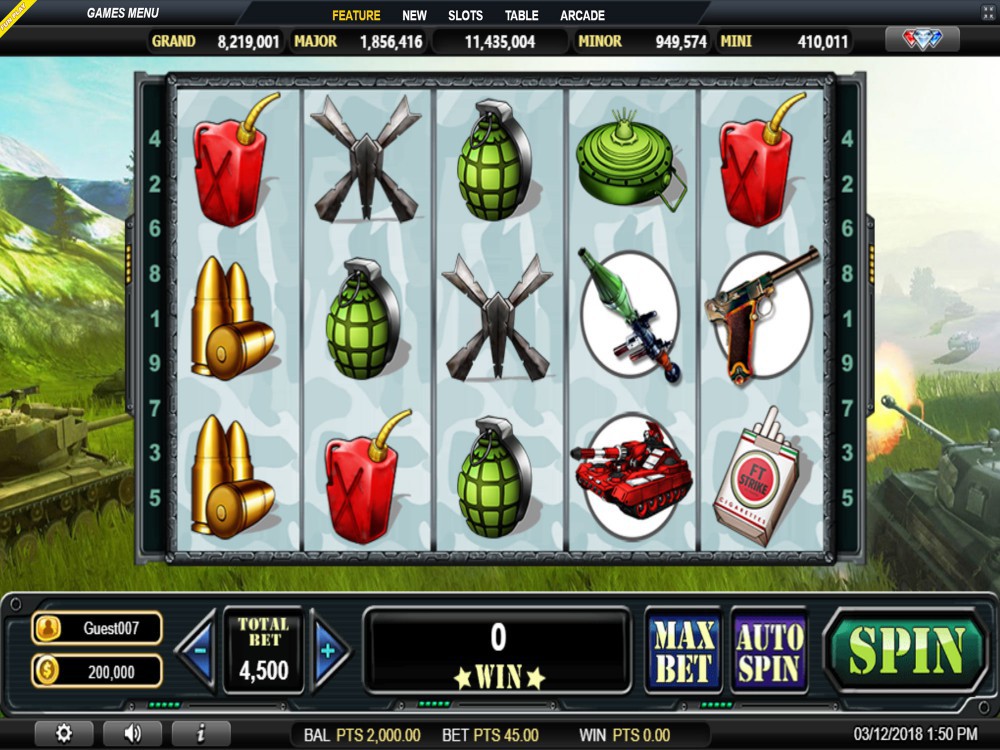Start Auto Spin
The image size is (1000, 750).
pyautogui.click(x=769, y=650)
